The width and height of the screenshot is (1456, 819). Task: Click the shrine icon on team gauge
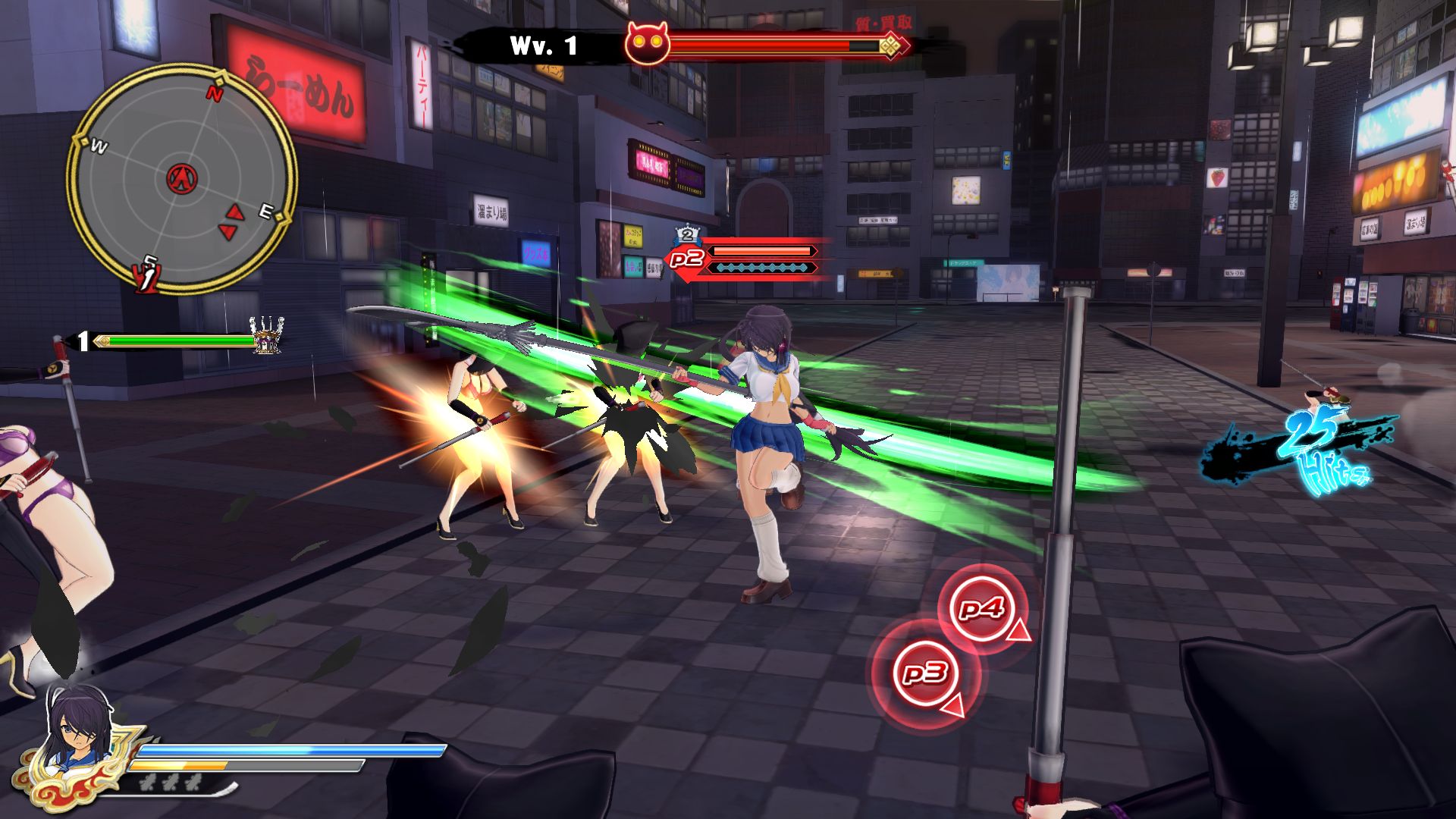[x=266, y=336]
